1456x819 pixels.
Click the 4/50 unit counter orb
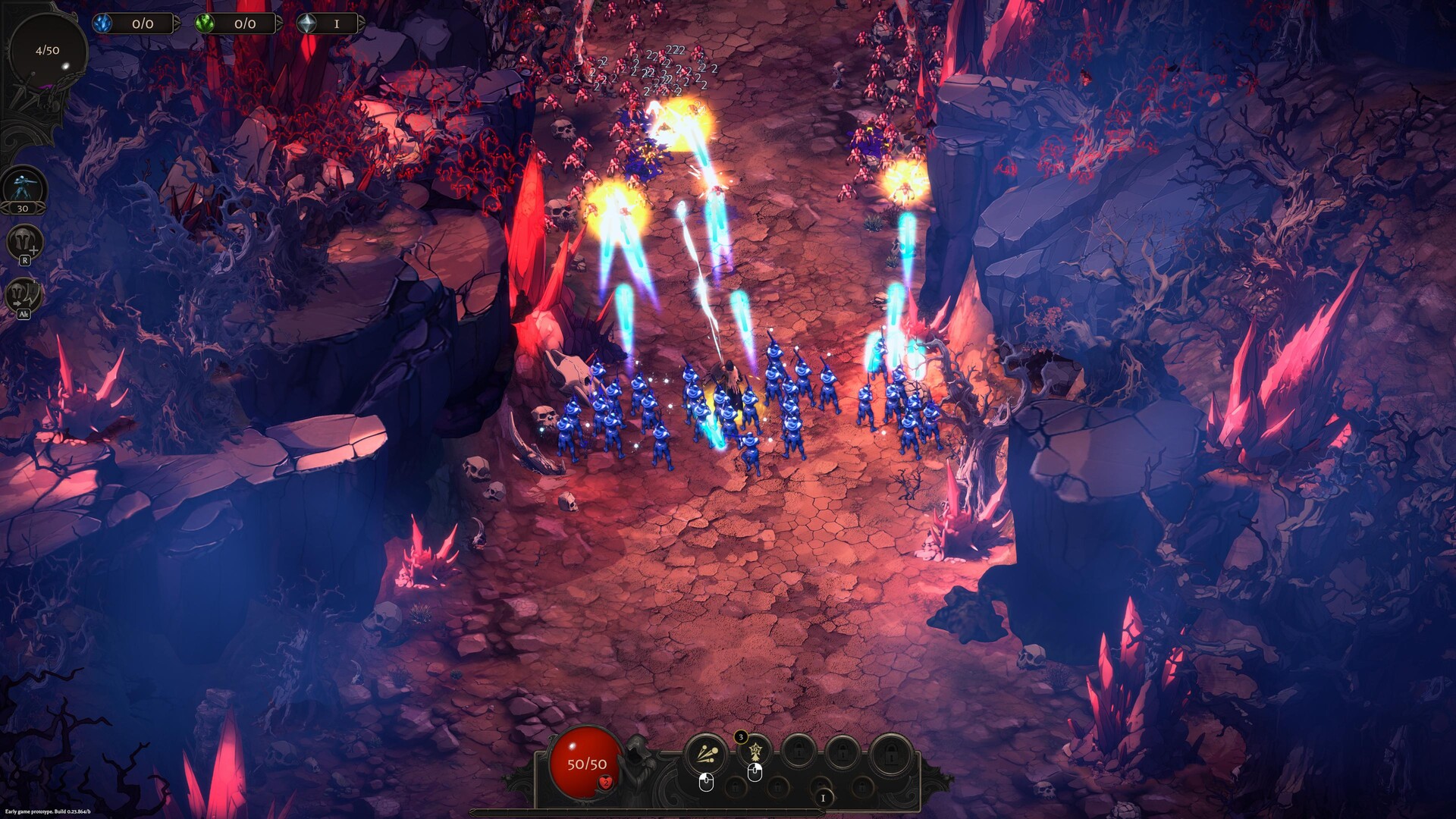click(47, 49)
